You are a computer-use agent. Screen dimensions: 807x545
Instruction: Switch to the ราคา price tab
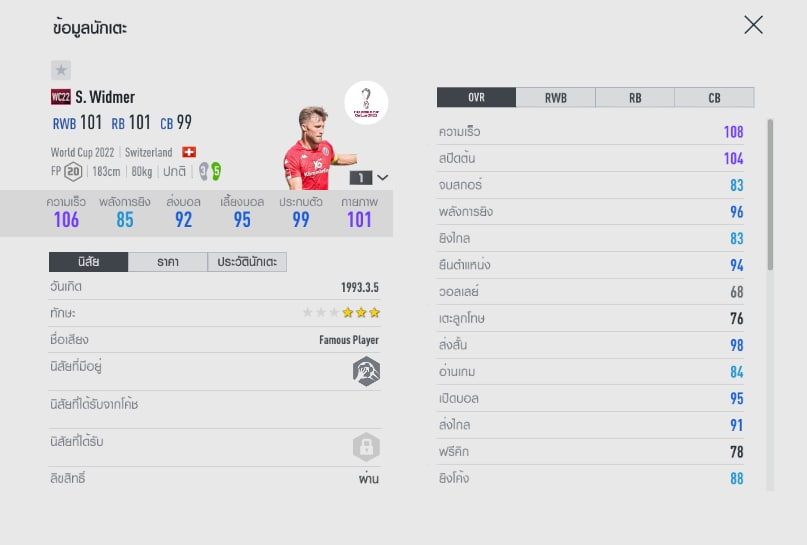tap(168, 262)
